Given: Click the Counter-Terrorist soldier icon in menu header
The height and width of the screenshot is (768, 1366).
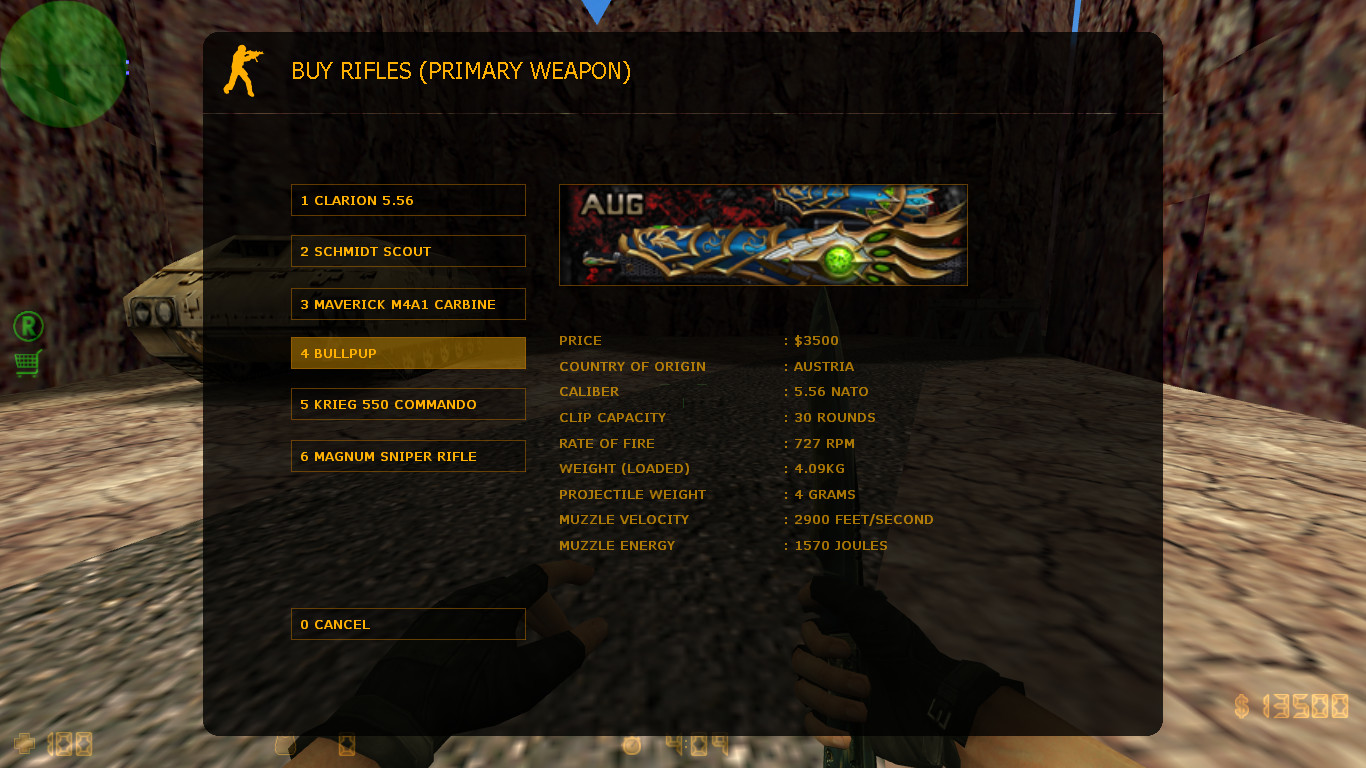Looking at the screenshot, I should (243, 70).
